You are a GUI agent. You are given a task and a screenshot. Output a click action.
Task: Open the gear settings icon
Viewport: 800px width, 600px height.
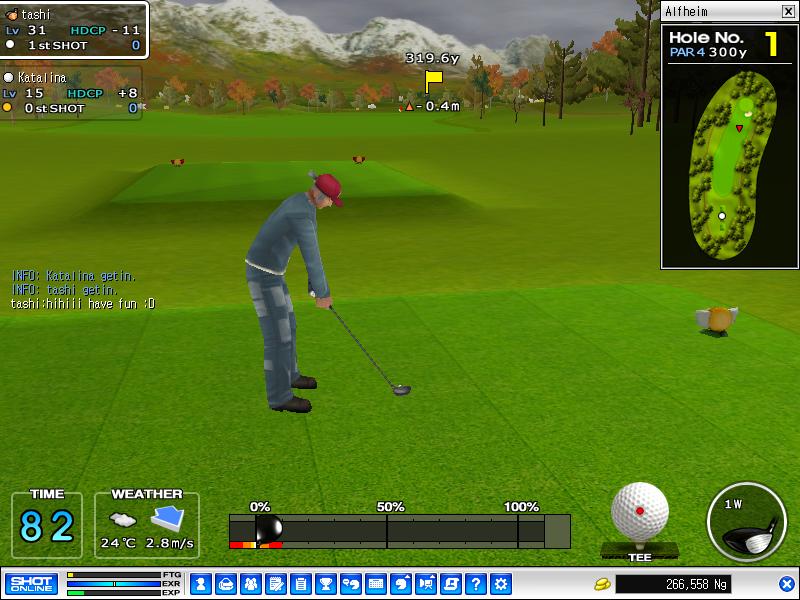(x=501, y=583)
